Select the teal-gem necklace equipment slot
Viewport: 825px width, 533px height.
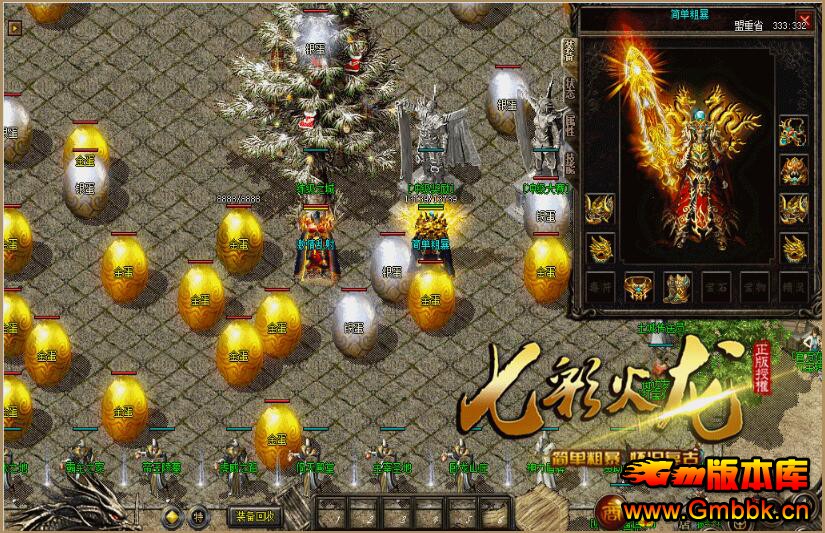click(794, 130)
